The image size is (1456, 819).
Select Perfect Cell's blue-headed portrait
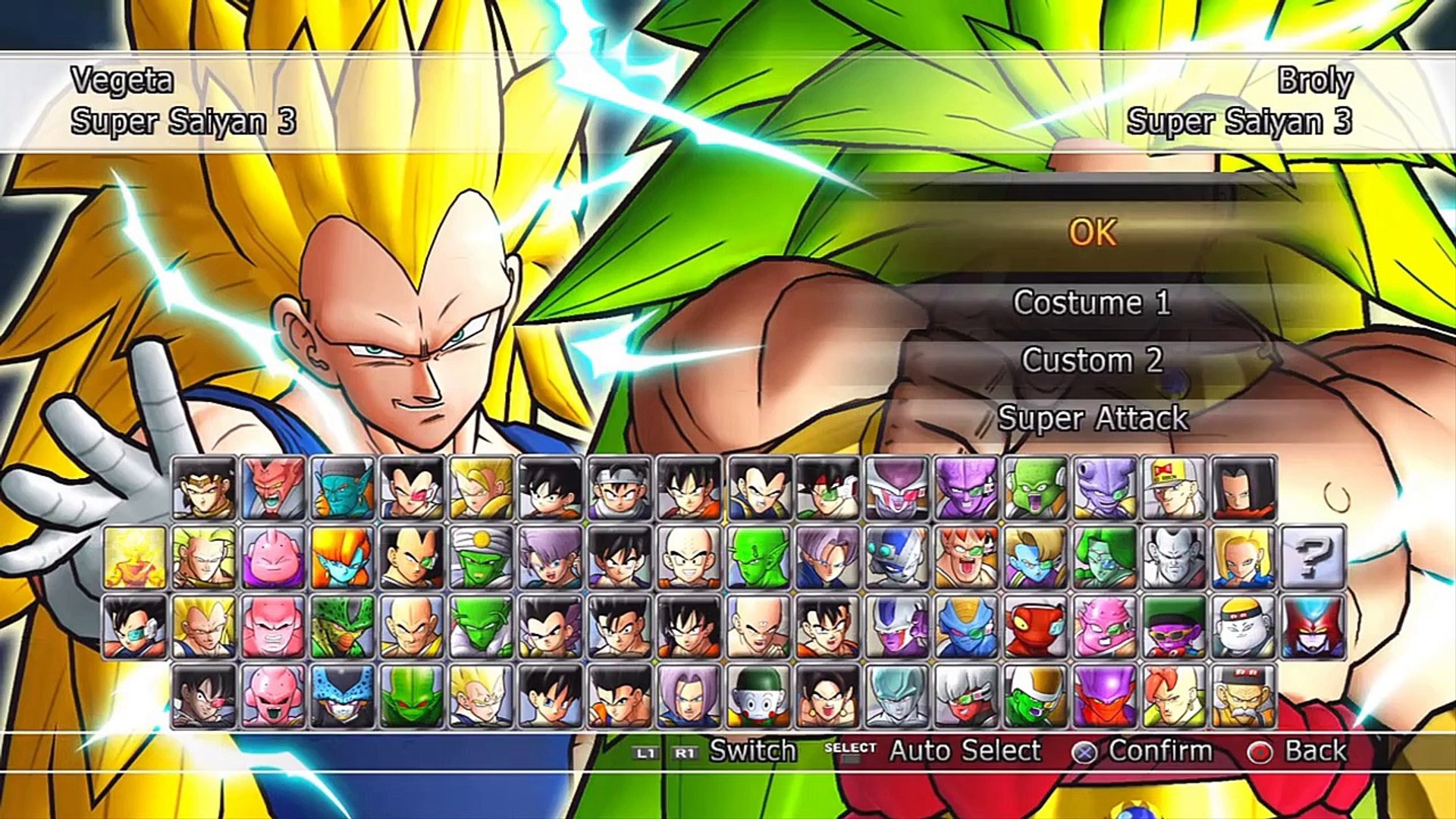point(342,695)
